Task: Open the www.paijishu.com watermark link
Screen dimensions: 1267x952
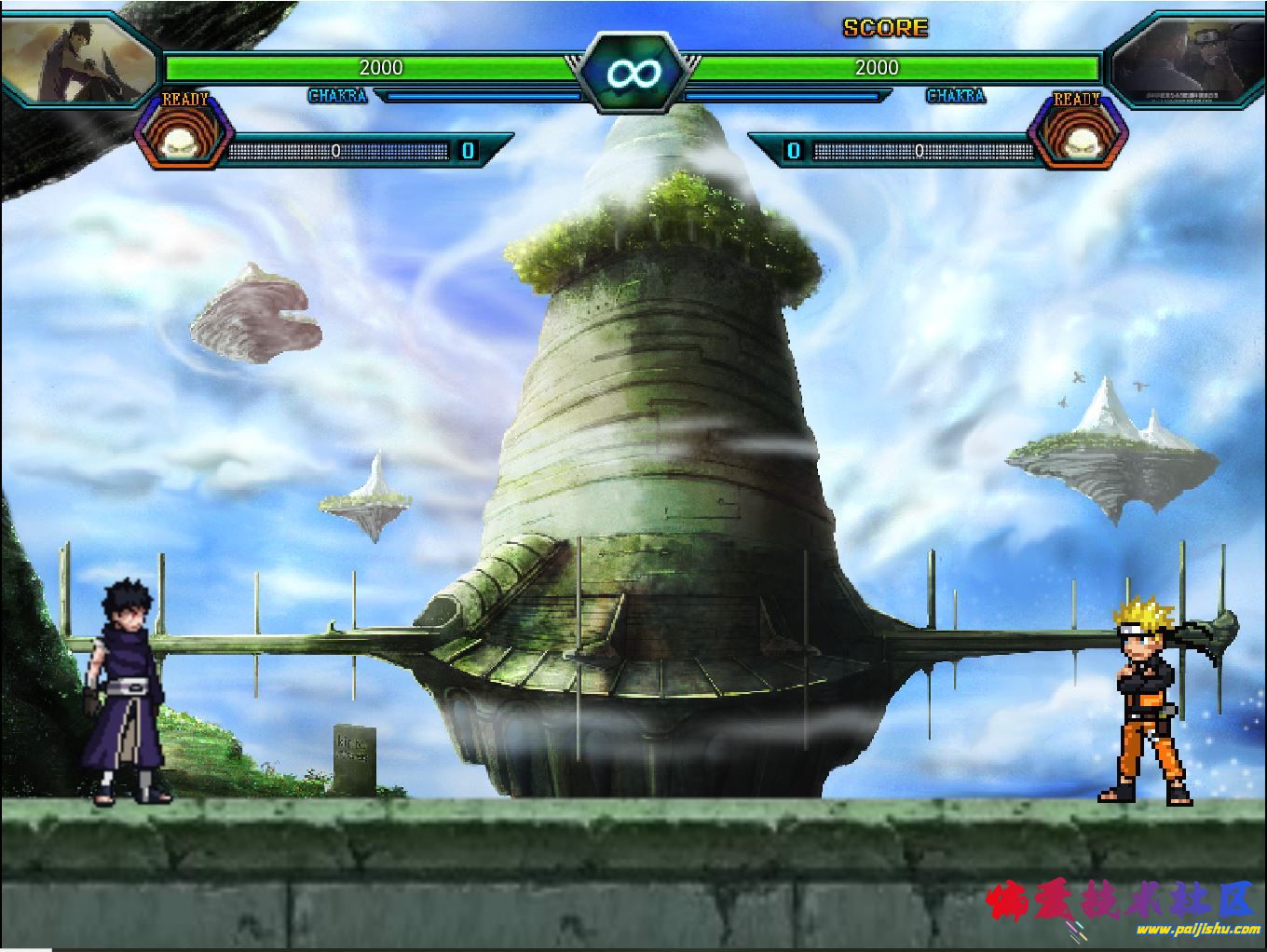Action: (x=1197, y=929)
